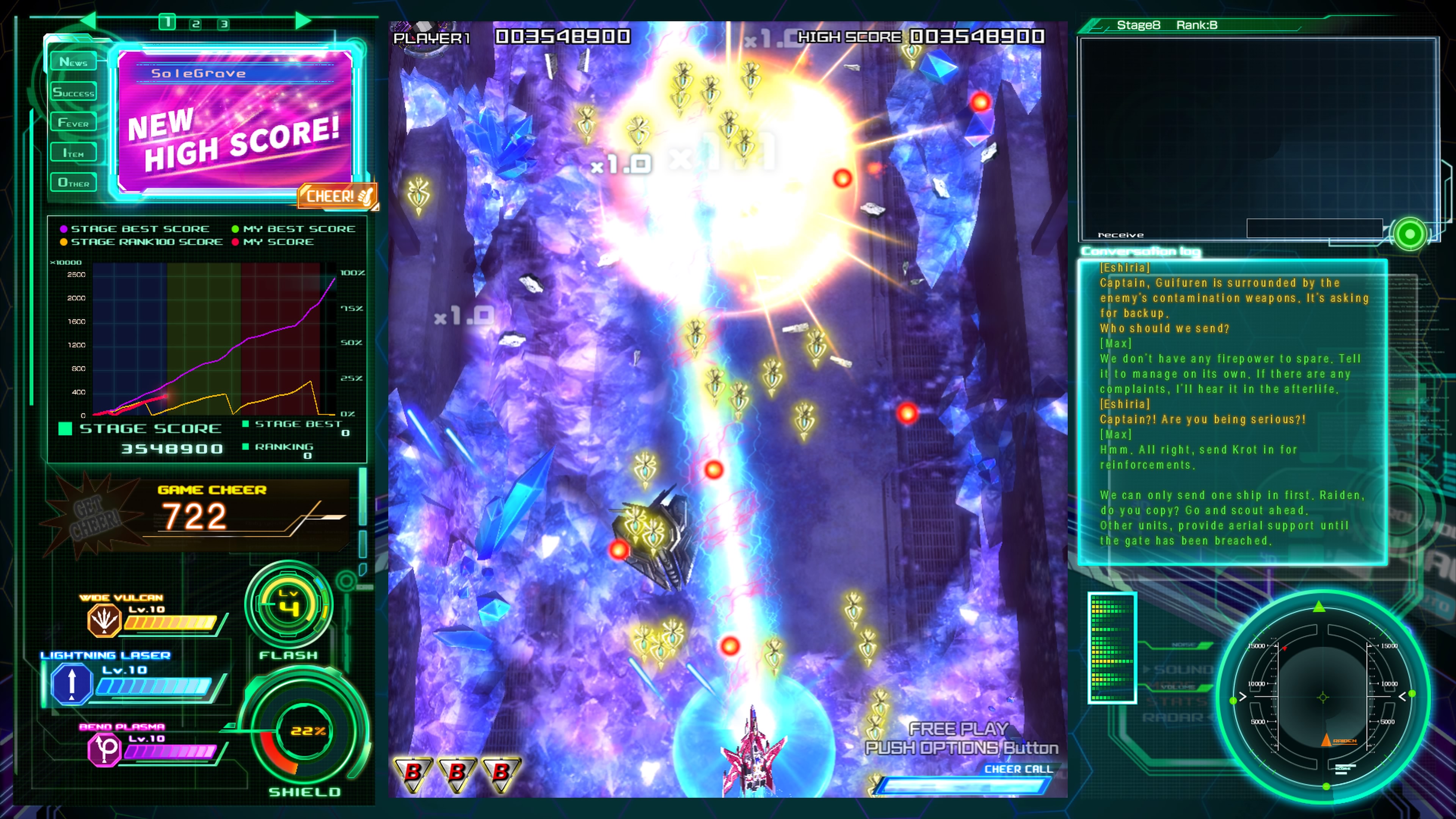Image resolution: width=1456 pixels, height=819 pixels.
Task: Click the green receive indicator button
Action: click(1410, 234)
